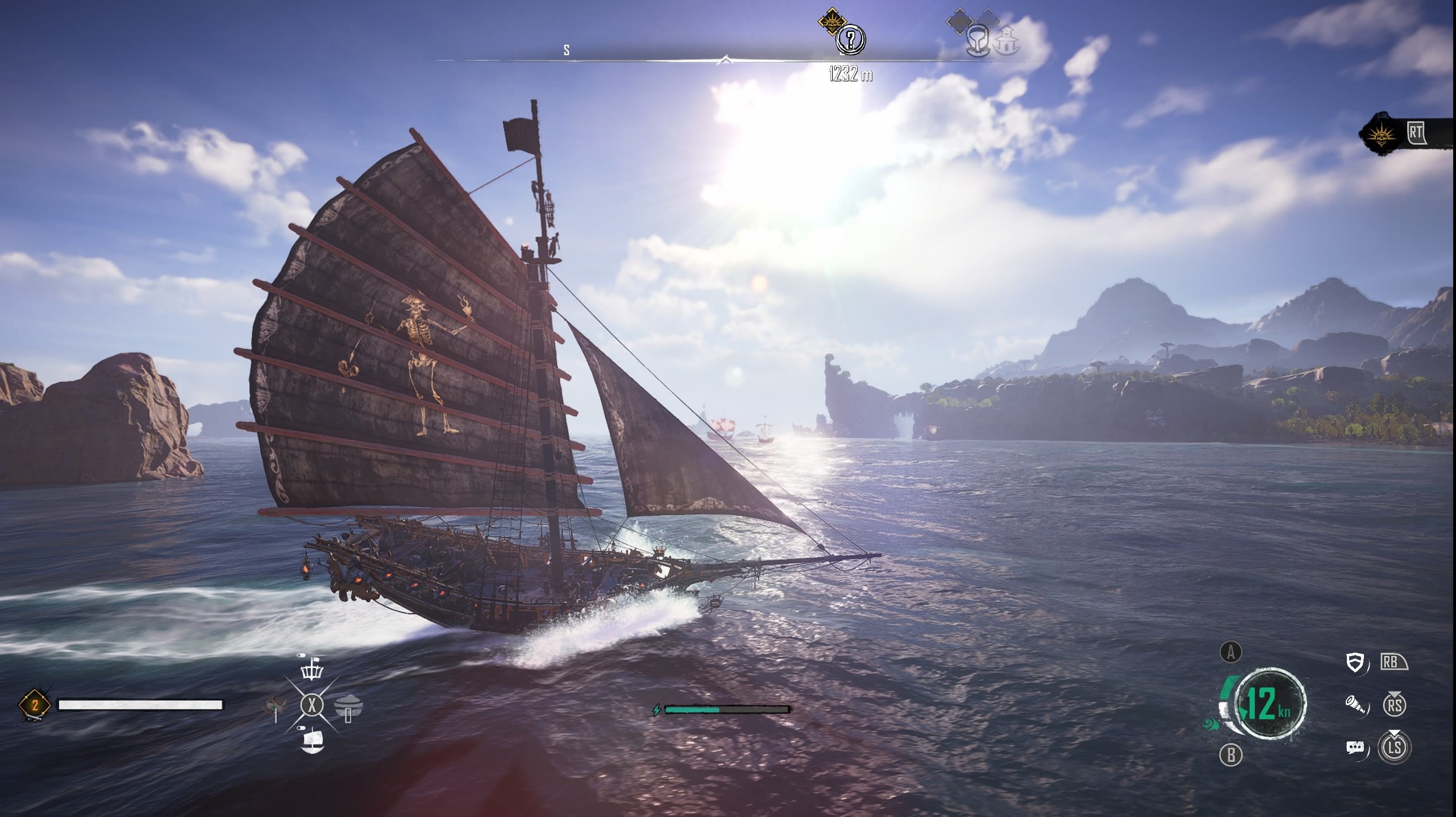Screen dimensions: 1456x817
Task: Choose the sailing ship icon on the quick wheel
Action: click(x=311, y=741)
